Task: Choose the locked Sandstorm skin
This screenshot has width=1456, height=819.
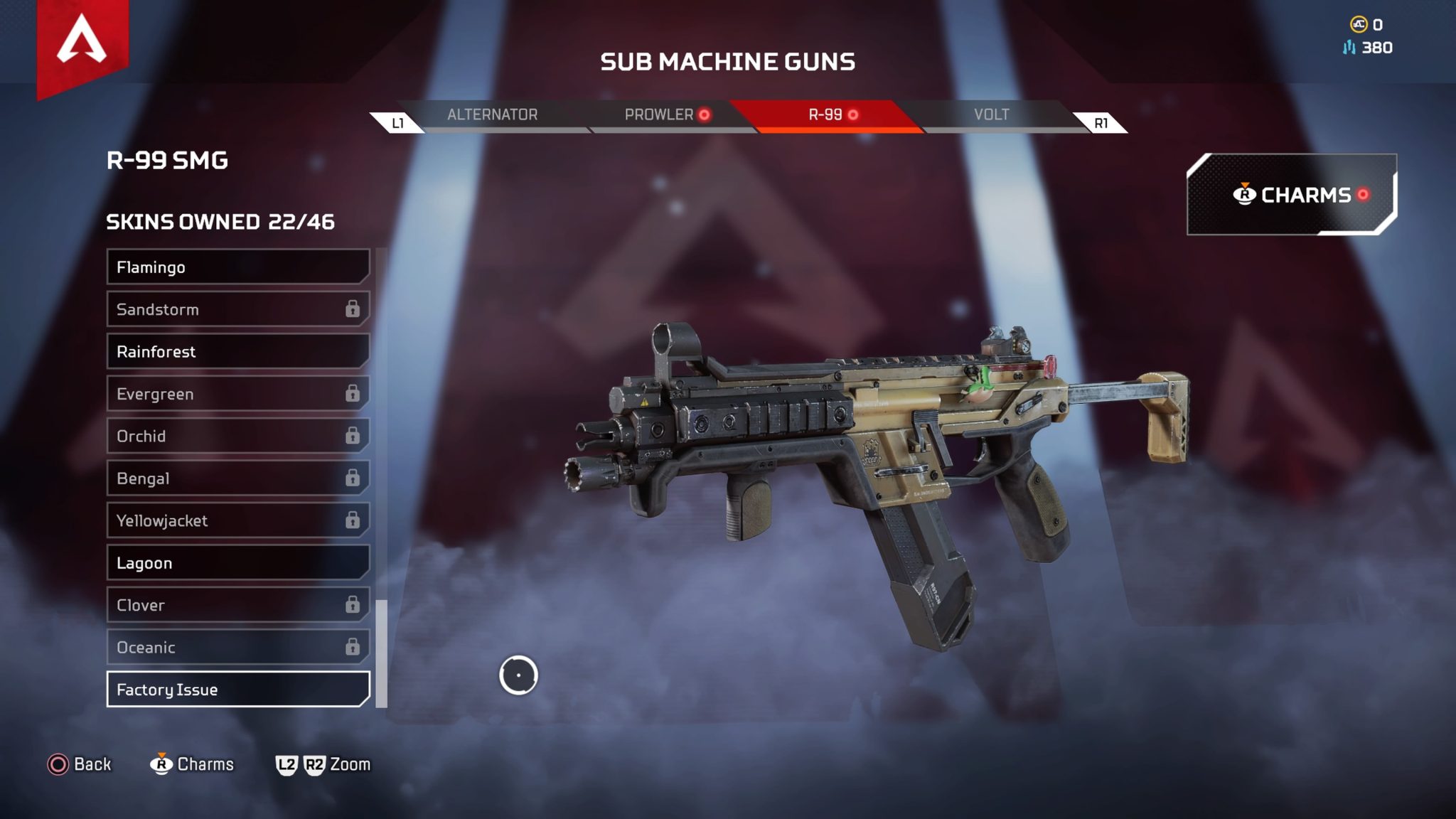Action: tap(237, 309)
